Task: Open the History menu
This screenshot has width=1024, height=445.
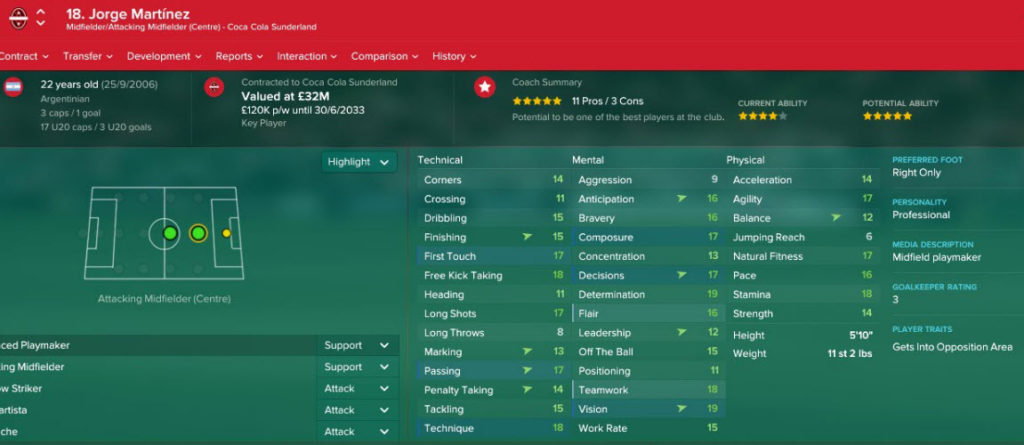Action: coord(454,56)
